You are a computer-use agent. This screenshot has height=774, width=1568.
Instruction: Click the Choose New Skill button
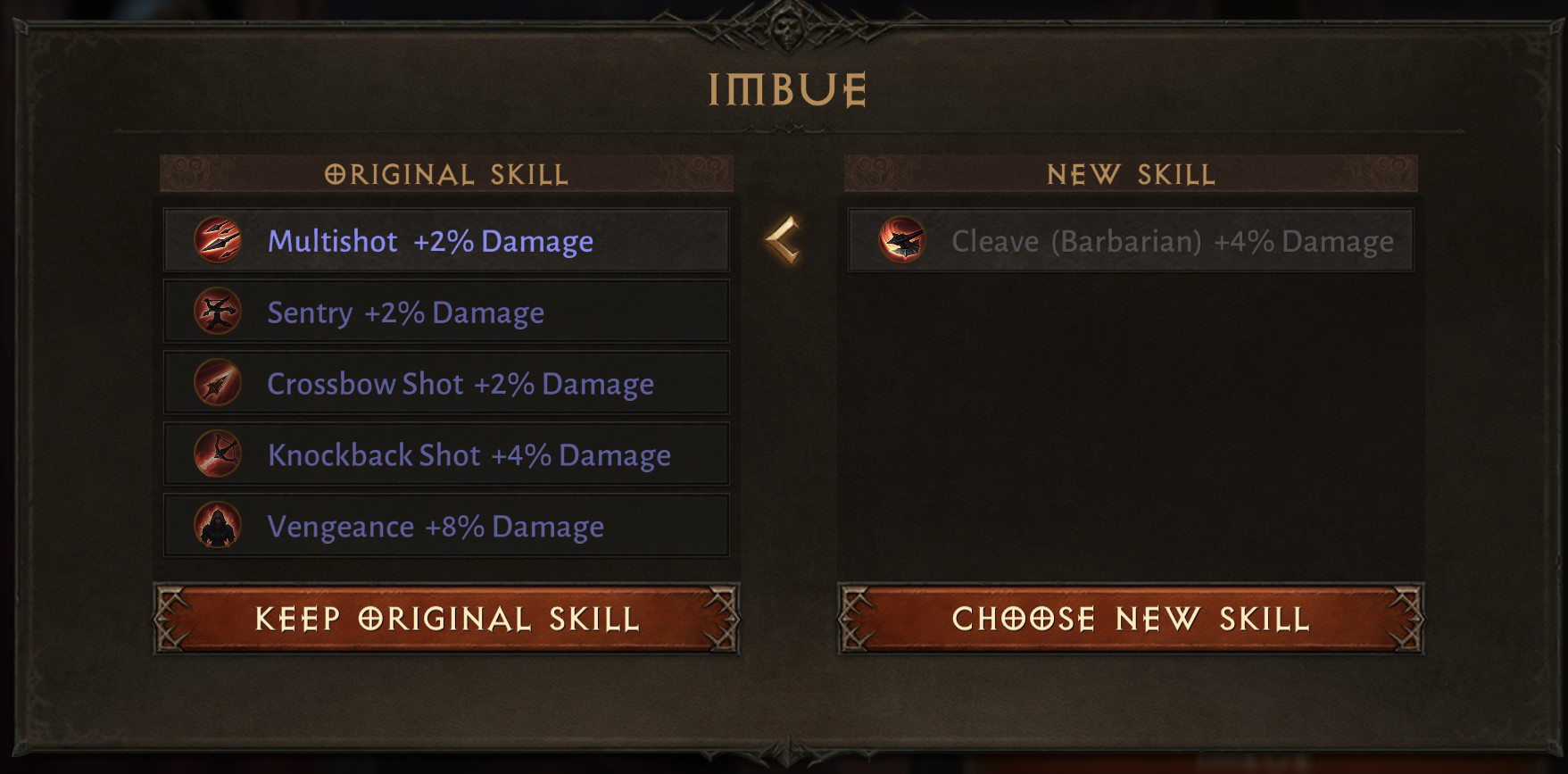[x=1130, y=618]
